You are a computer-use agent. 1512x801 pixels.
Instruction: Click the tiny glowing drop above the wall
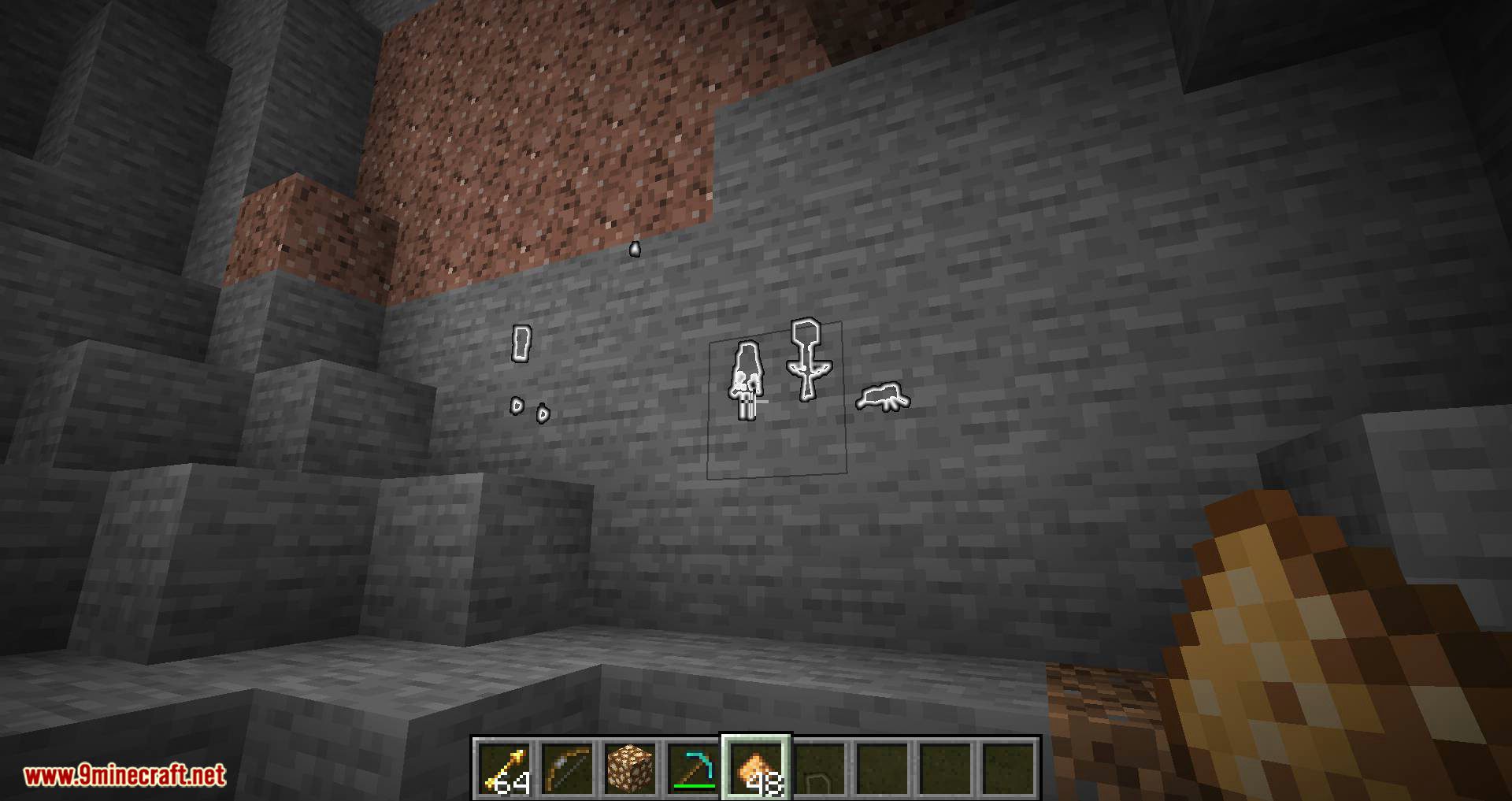click(x=633, y=249)
